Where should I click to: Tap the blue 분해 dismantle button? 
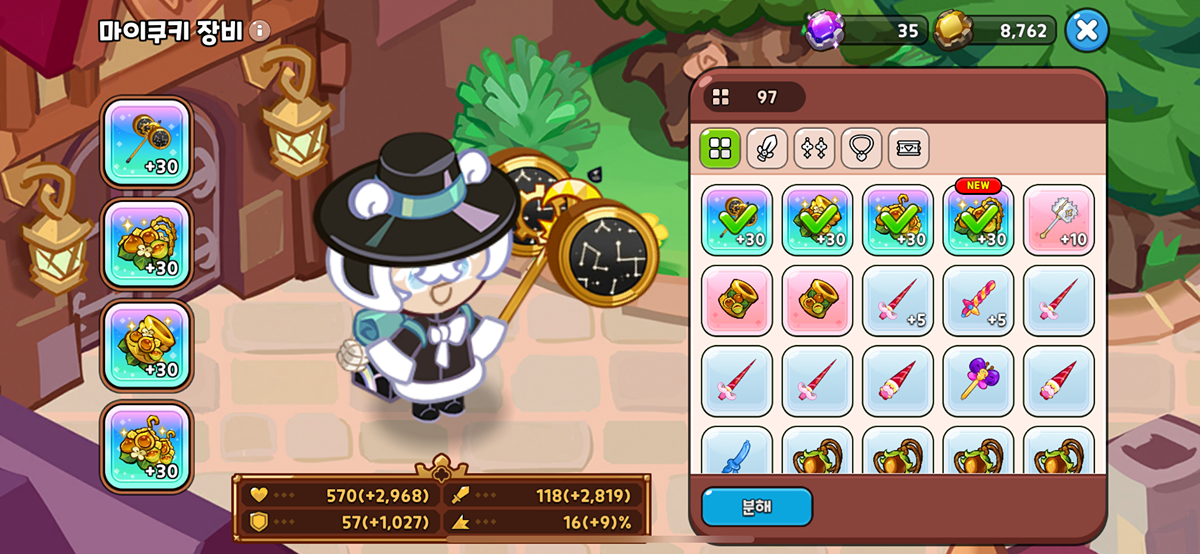756,507
